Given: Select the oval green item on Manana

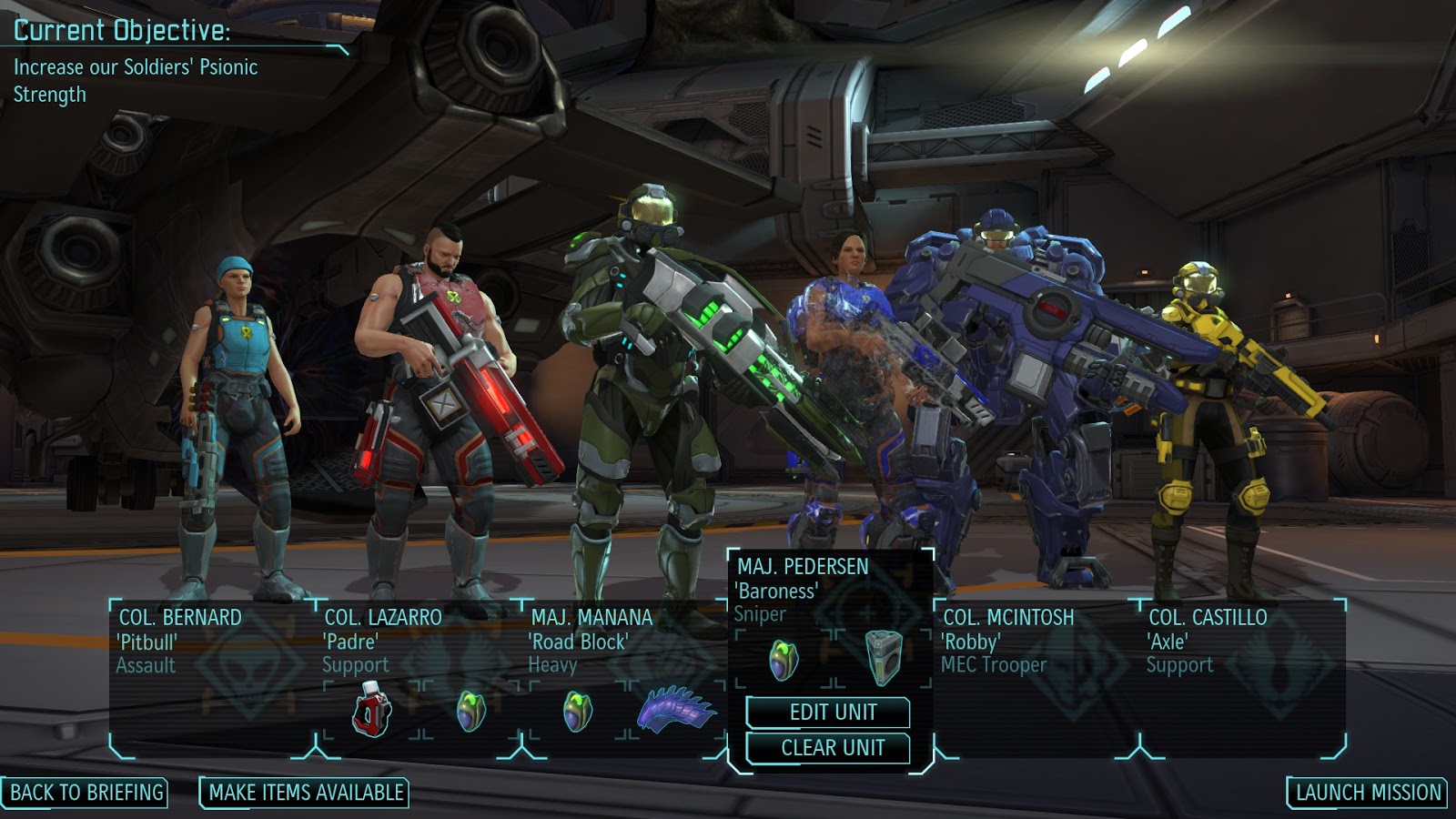Looking at the screenshot, I should click(578, 712).
